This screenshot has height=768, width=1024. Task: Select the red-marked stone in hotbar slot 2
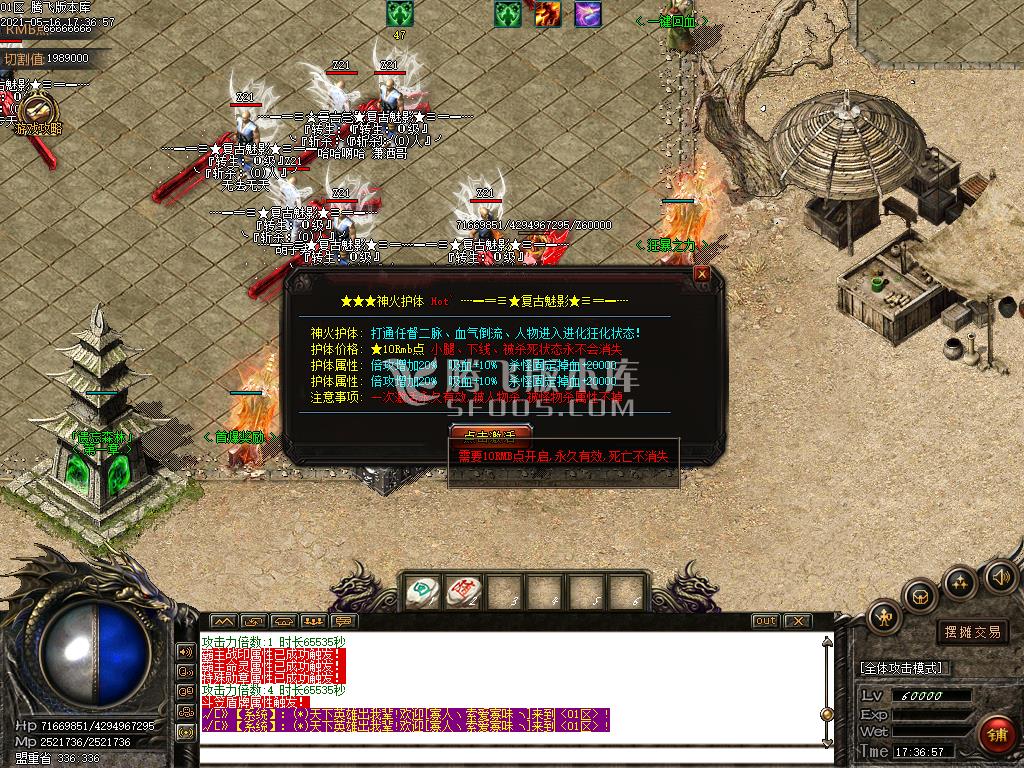click(x=463, y=592)
